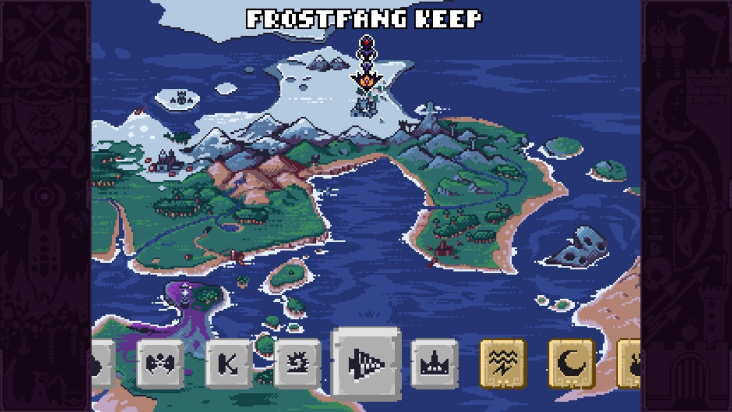
Task: Select the rising sun level tile
Action: click(x=297, y=364)
